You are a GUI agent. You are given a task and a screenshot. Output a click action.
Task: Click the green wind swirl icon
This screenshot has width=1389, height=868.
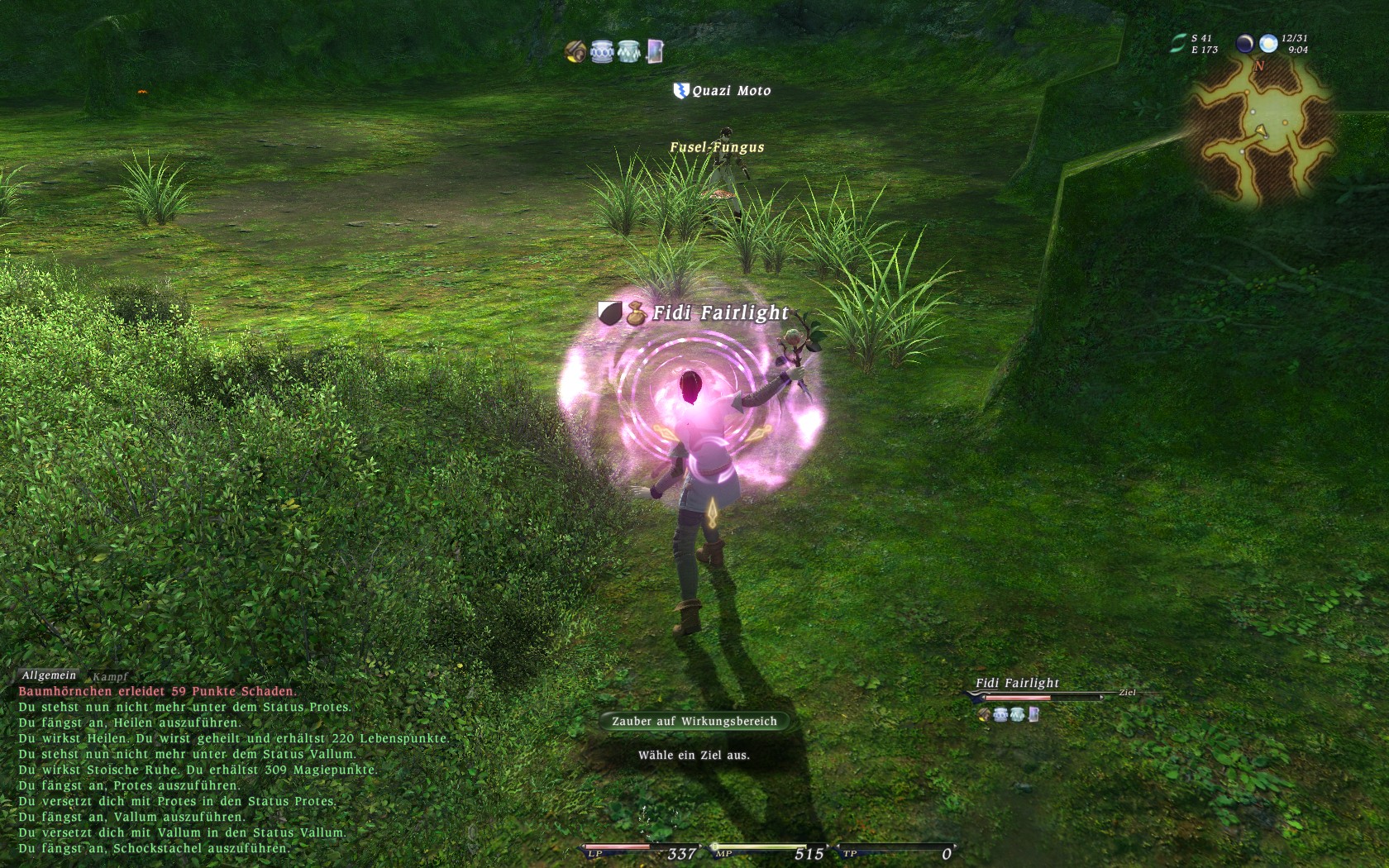tap(1178, 44)
